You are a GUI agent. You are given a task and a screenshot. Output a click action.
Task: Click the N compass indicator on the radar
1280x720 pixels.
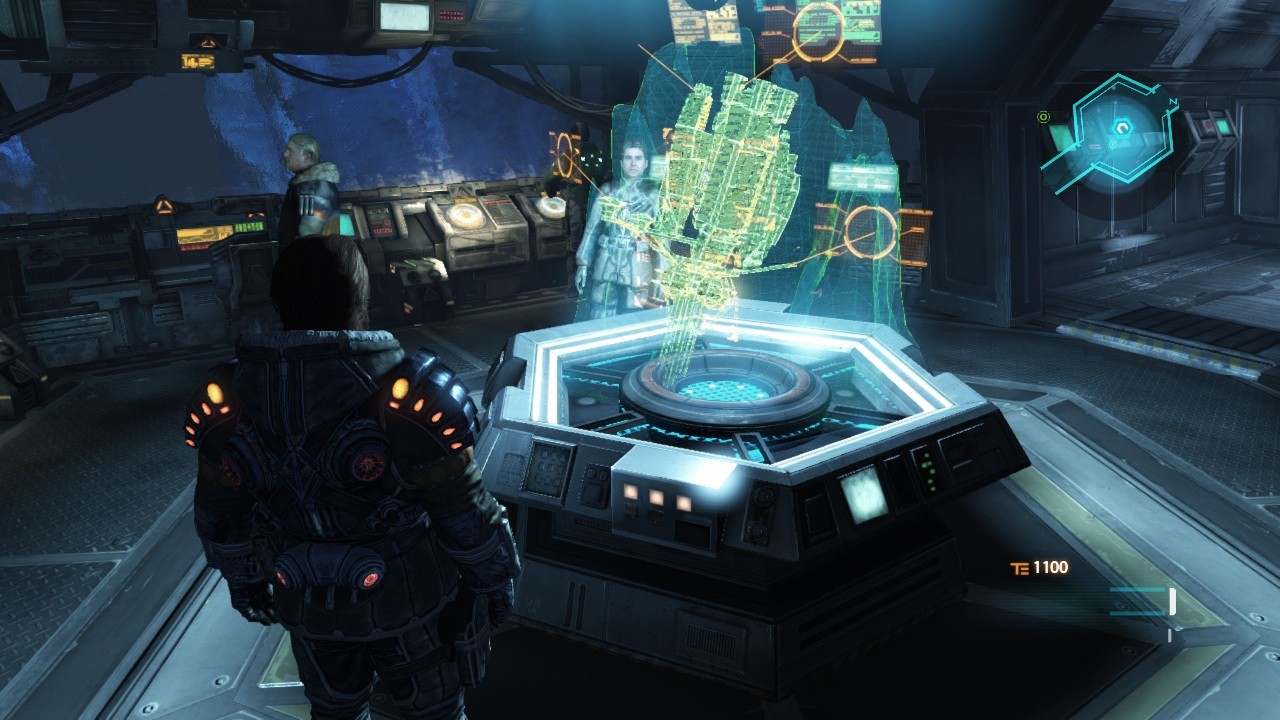pyautogui.click(x=1173, y=101)
